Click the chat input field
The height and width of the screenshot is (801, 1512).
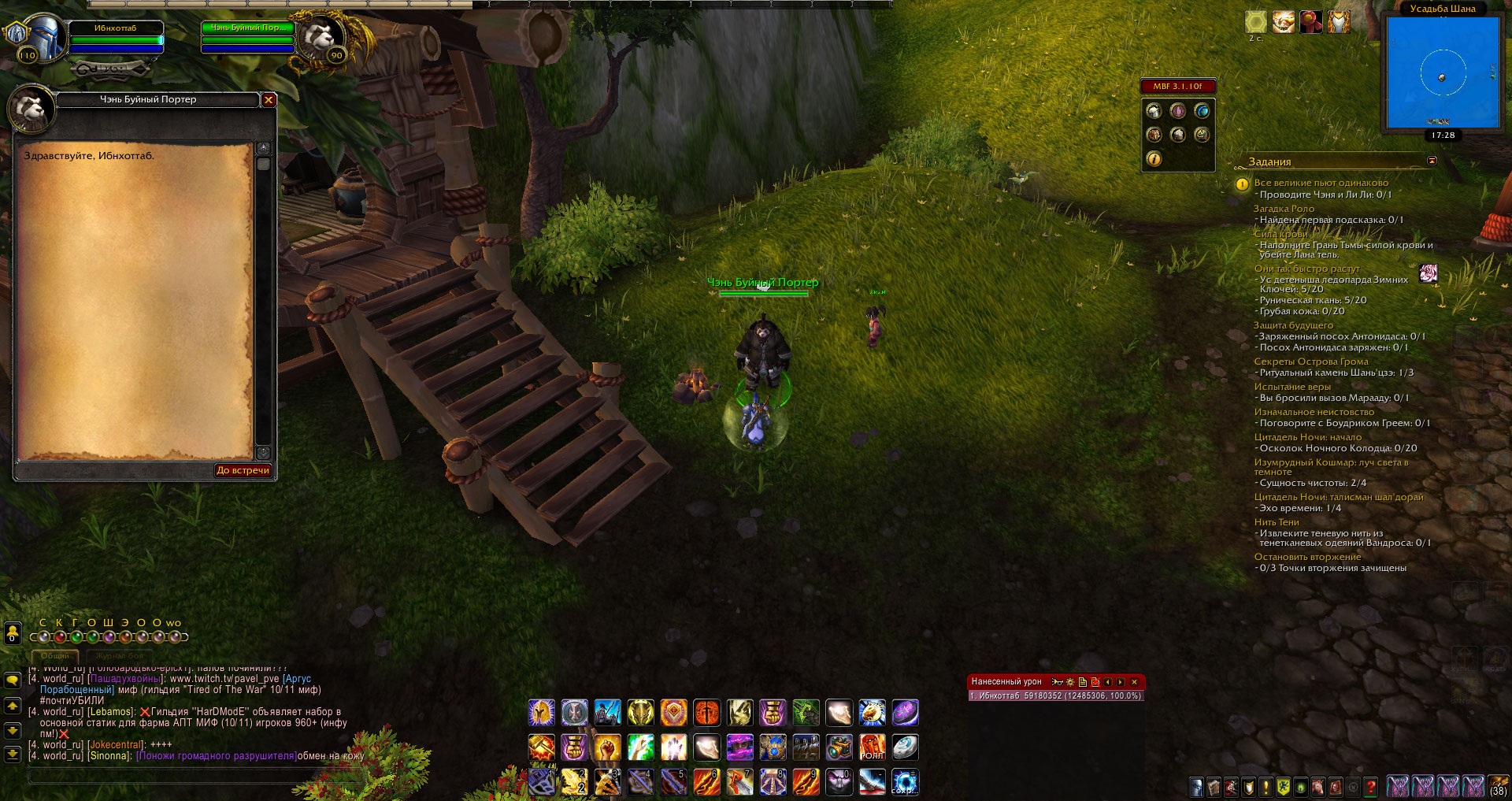pos(189,777)
